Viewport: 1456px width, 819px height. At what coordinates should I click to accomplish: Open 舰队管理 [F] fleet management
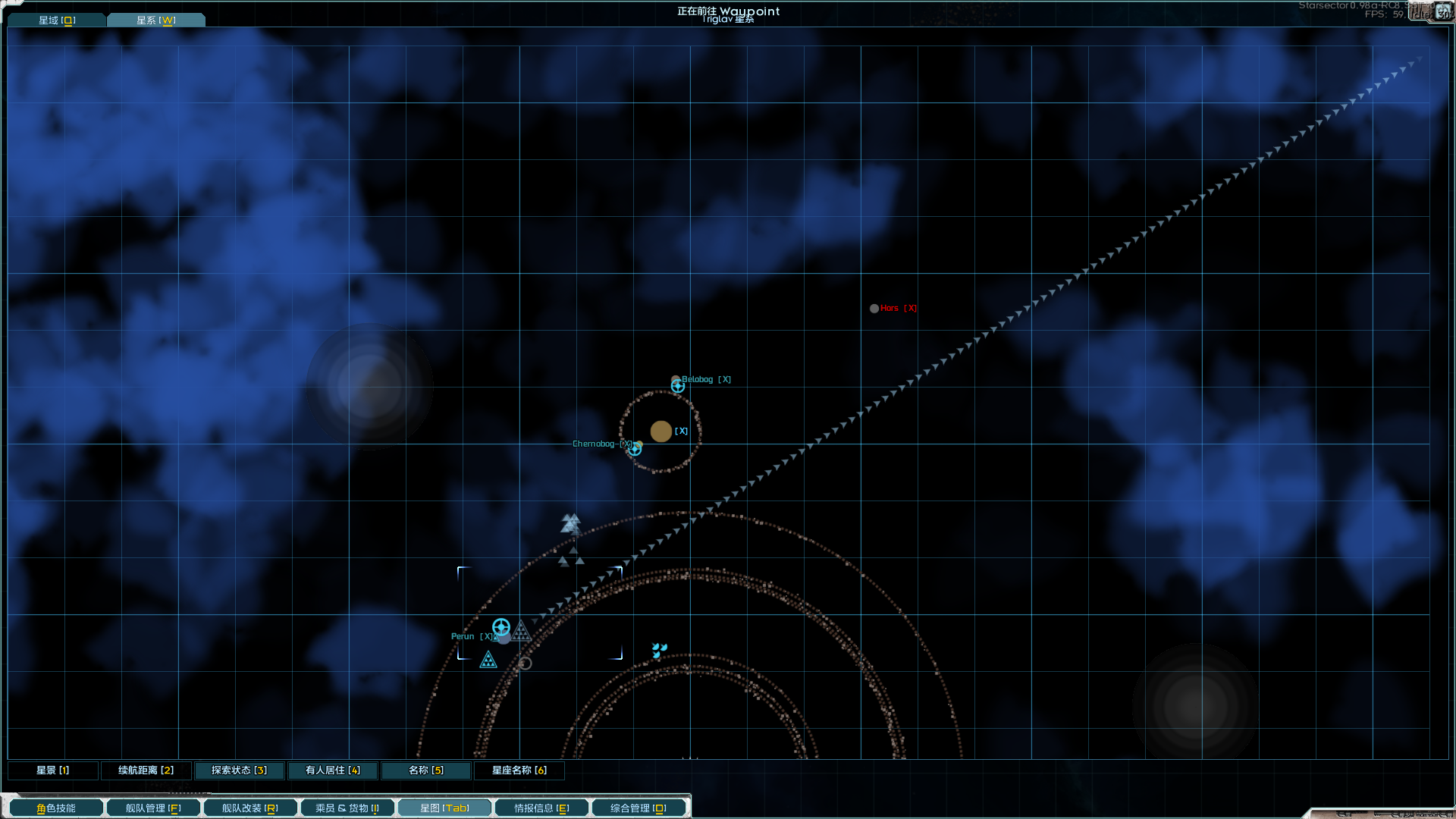(152, 807)
